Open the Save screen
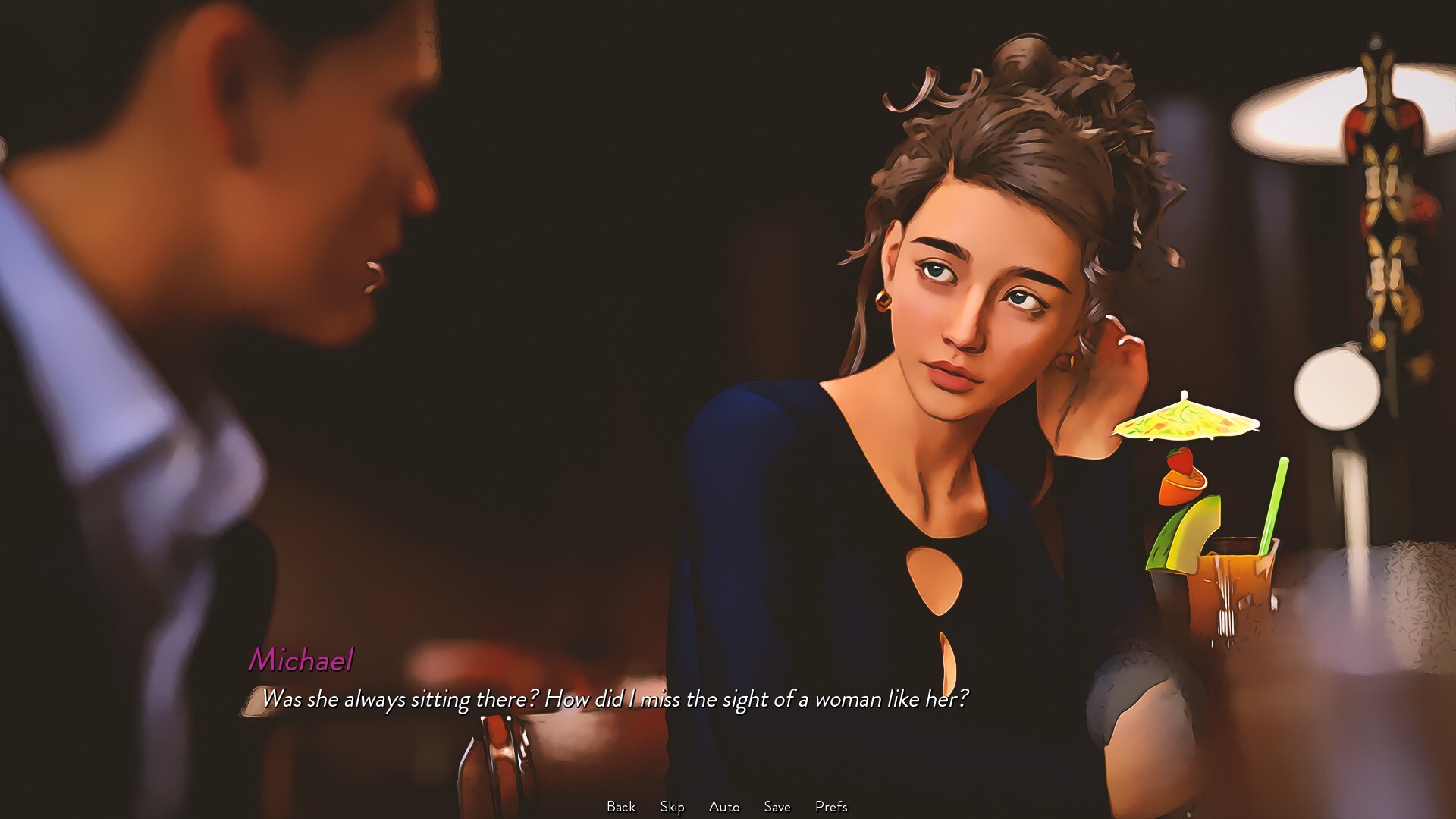This screenshot has height=819, width=1456. click(x=777, y=807)
